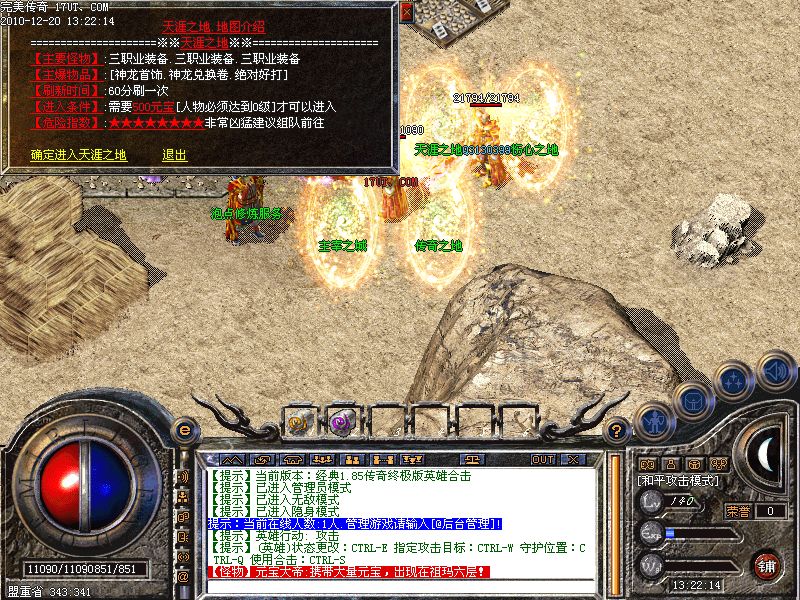
Task: Click the X button above the chat log
Action: (x=572, y=459)
